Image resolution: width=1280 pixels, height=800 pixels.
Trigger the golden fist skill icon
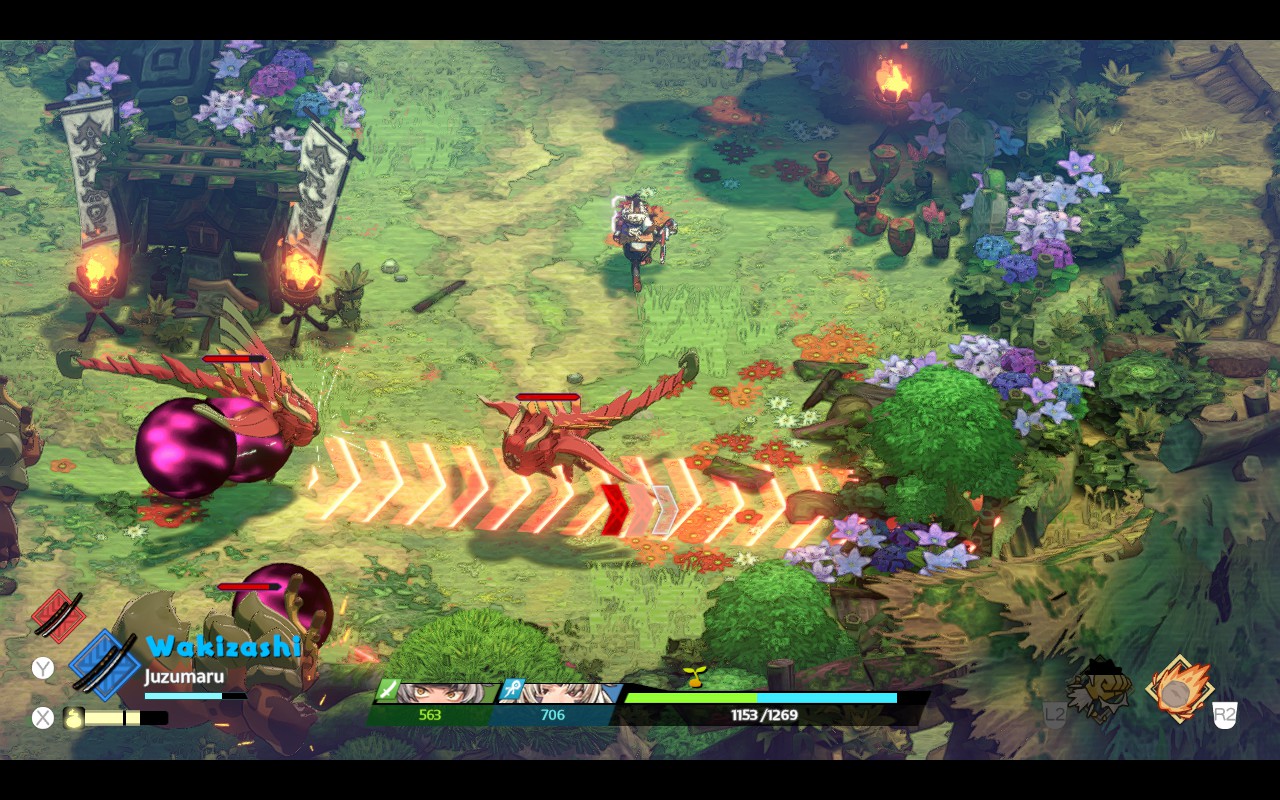point(1100,688)
